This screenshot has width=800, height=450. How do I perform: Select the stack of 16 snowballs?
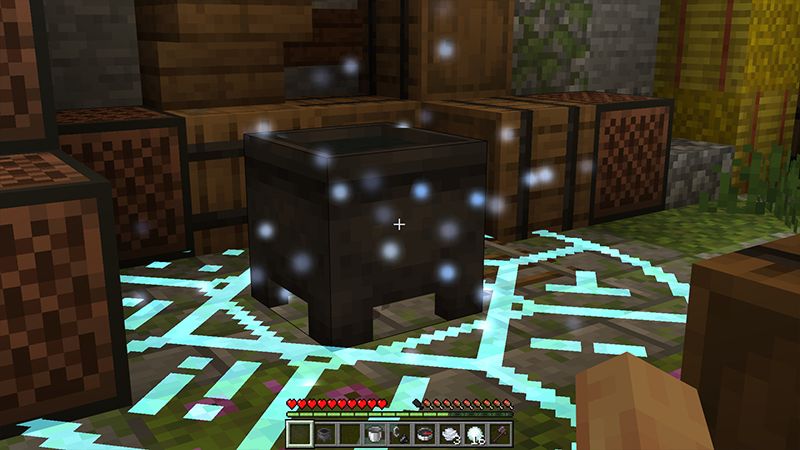pos(474,433)
